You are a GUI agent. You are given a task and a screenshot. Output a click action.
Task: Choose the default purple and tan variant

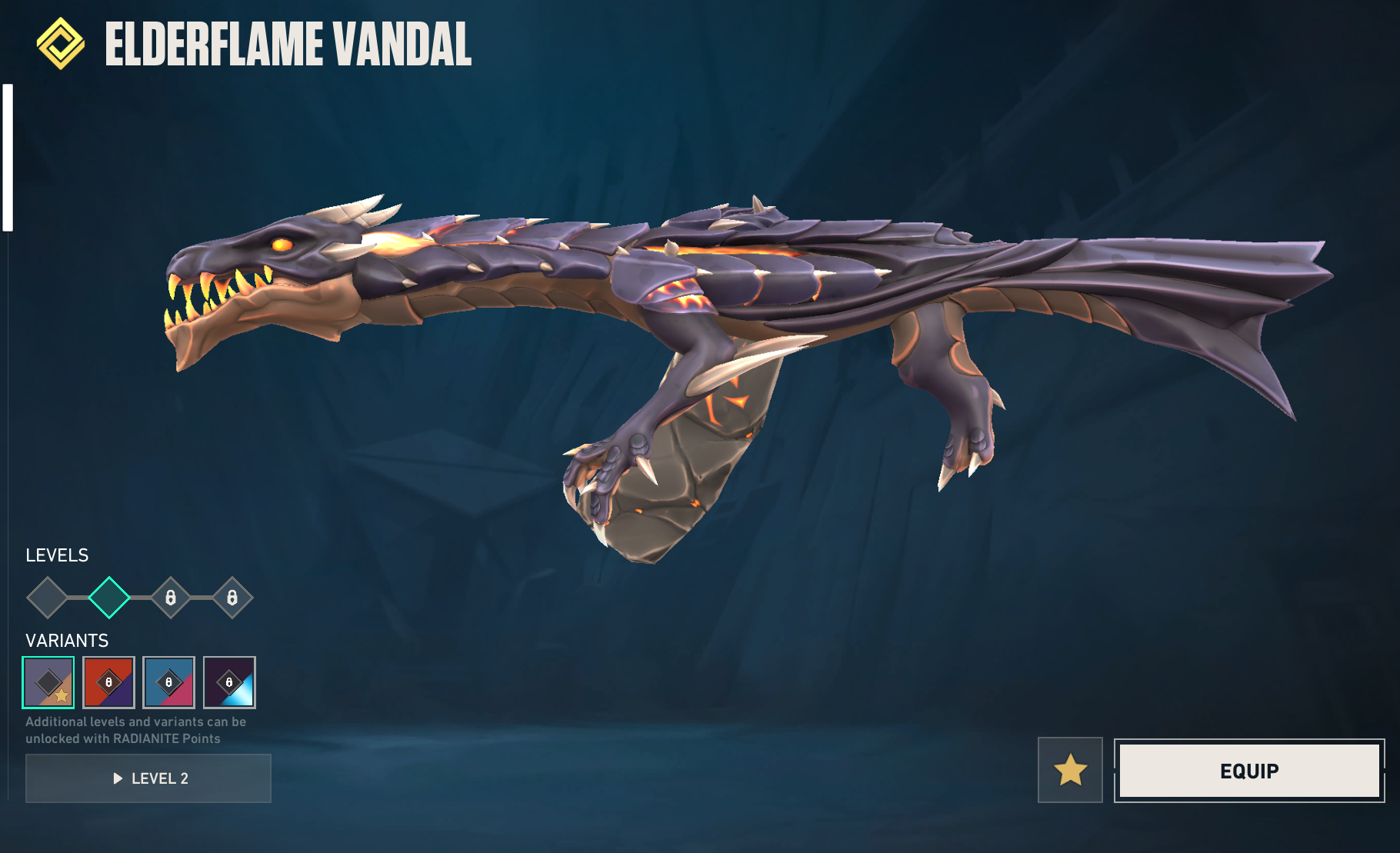coord(48,682)
